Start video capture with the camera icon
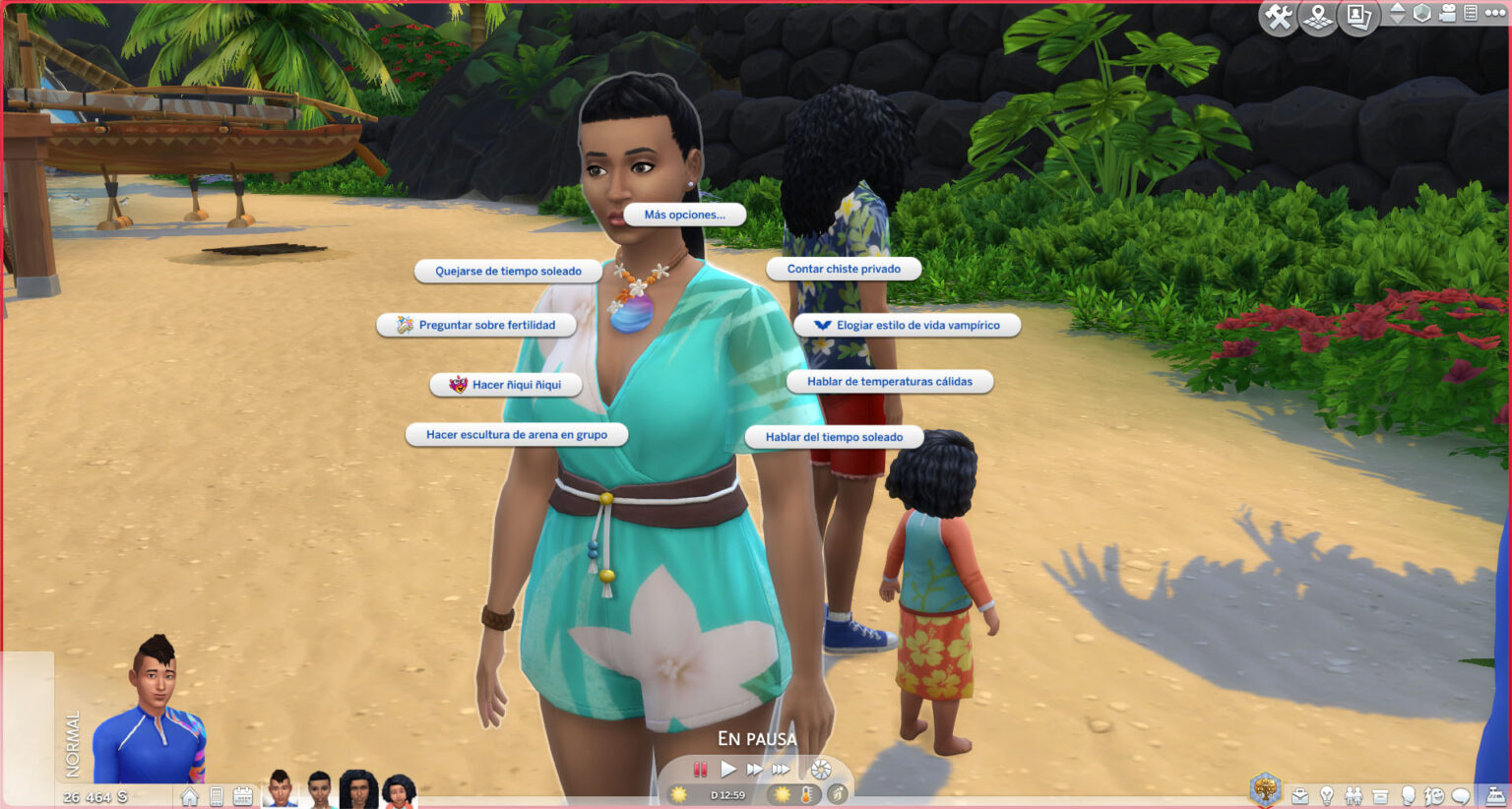Image resolution: width=1512 pixels, height=809 pixels. [x=1447, y=15]
